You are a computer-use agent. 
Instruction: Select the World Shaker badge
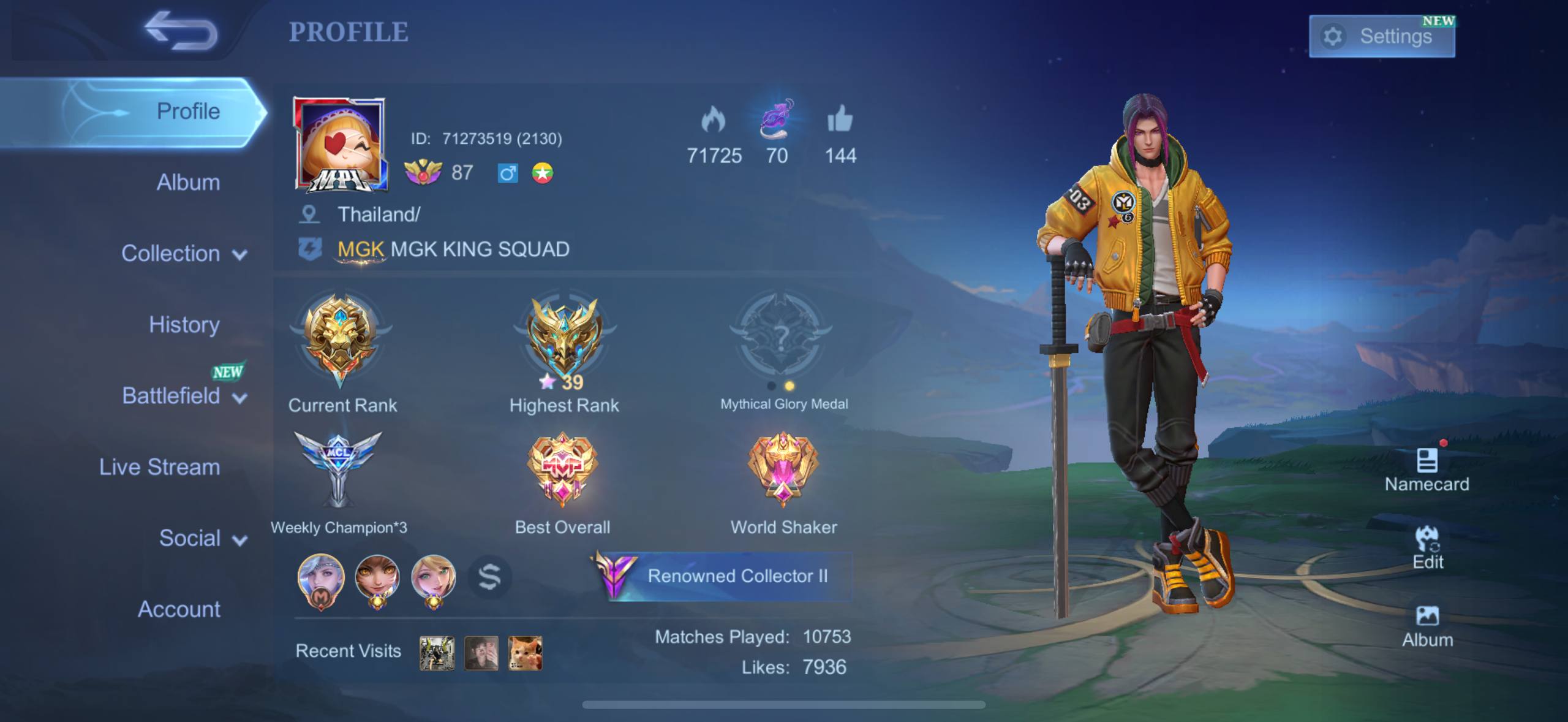point(783,470)
